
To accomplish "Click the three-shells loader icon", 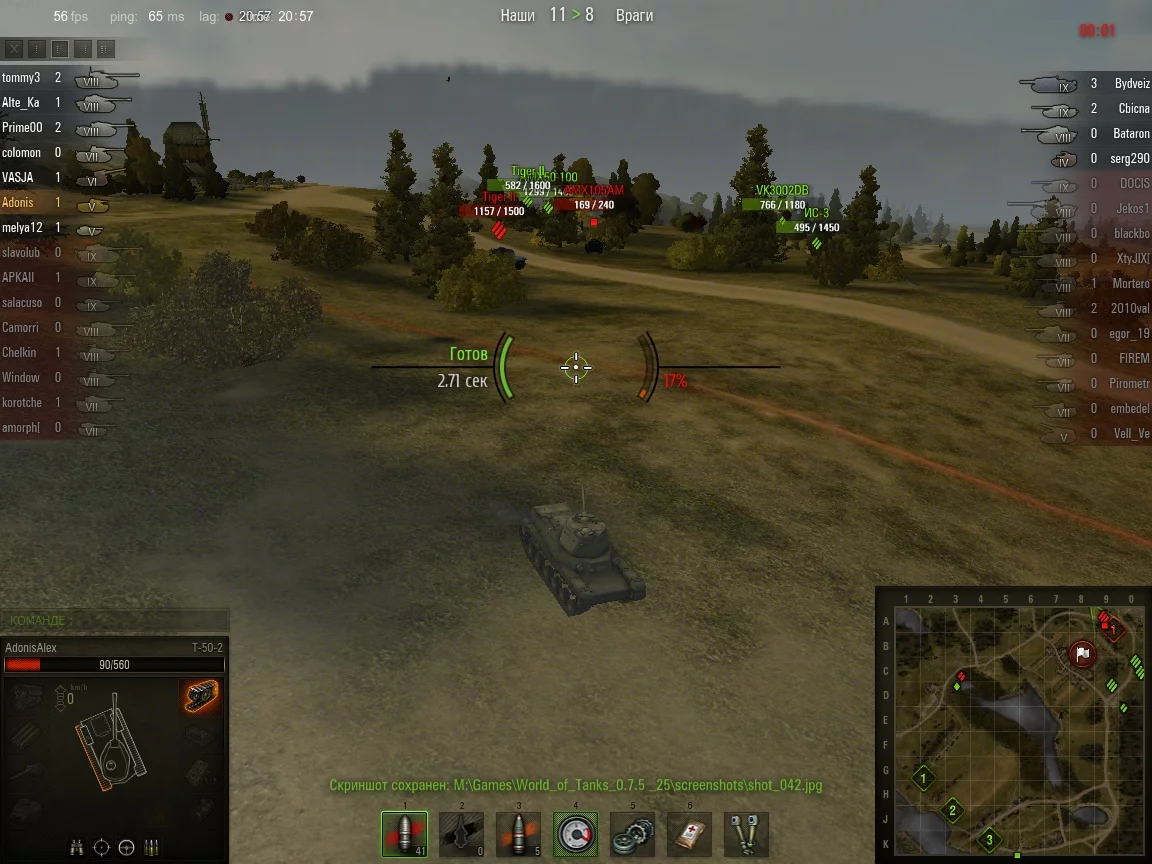I will point(152,848).
